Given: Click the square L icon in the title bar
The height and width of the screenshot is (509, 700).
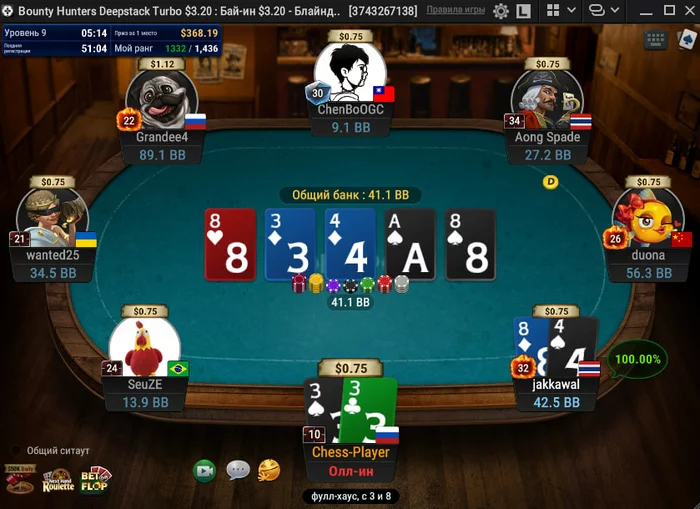Looking at the screenshot, I should point(525,11).
